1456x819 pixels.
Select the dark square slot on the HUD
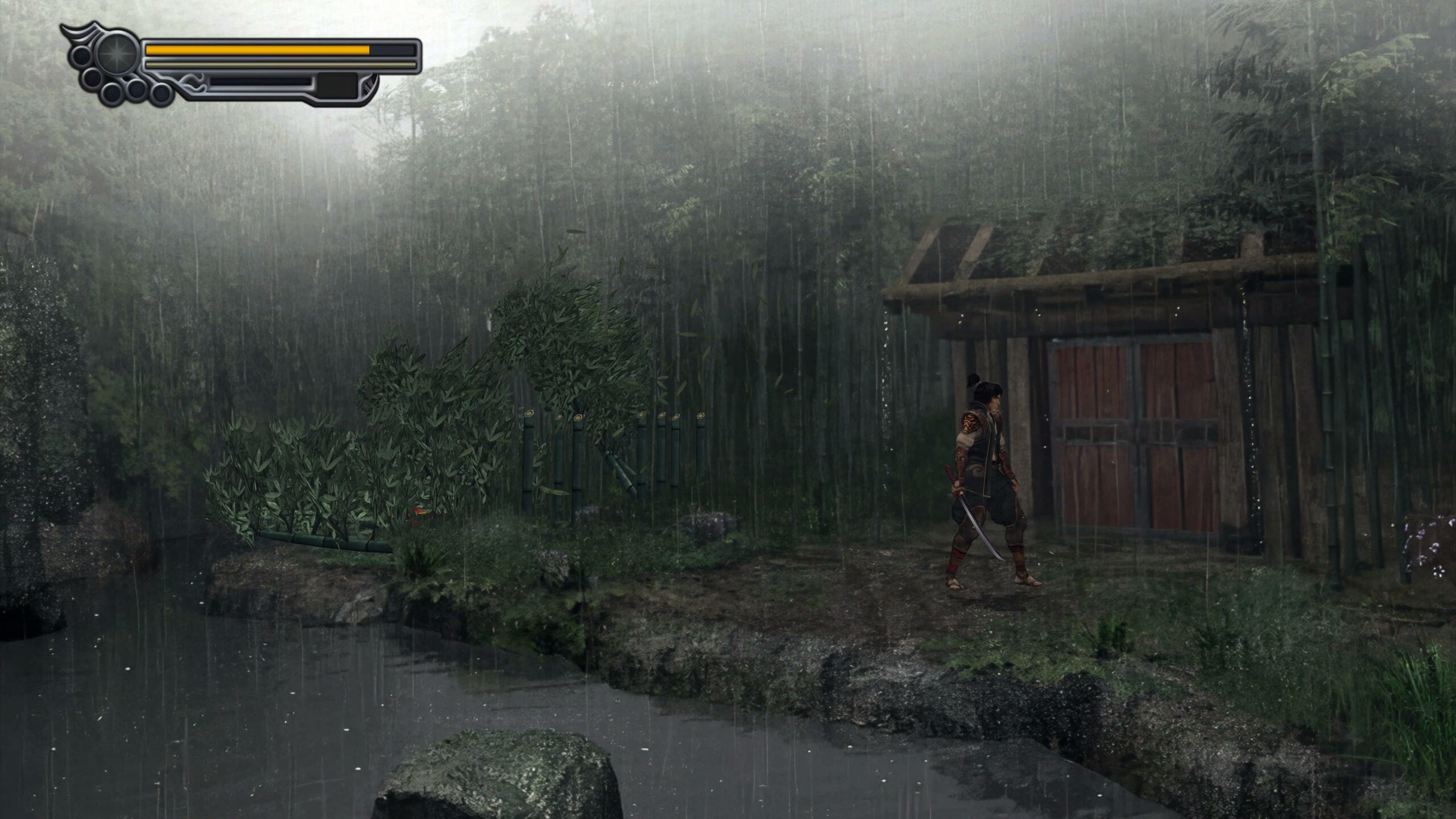[338, 85]
